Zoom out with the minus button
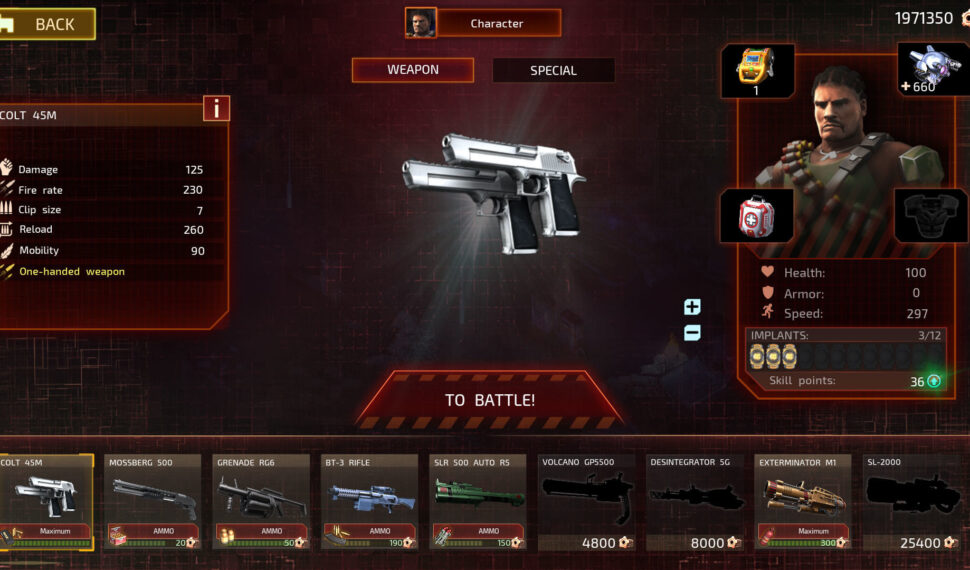Screen dimensions: 970x570 tap(692, 333)
